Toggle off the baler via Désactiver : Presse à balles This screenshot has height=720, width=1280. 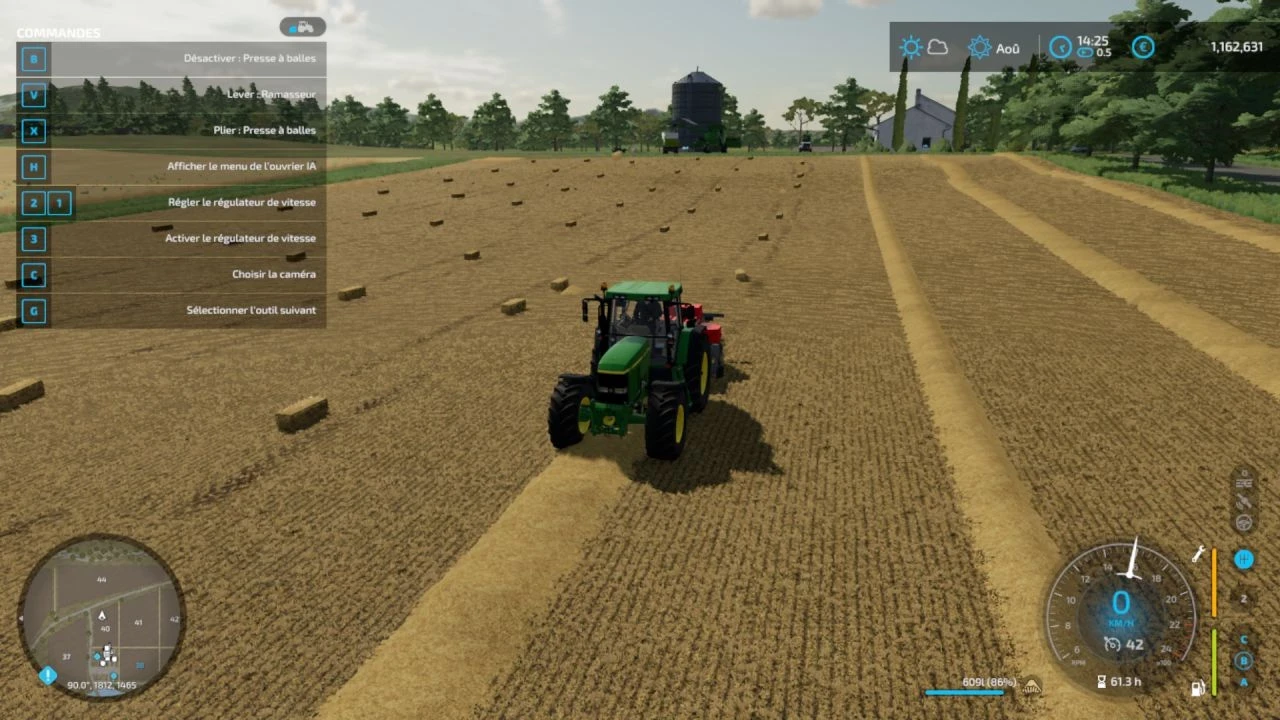point(249,58)
